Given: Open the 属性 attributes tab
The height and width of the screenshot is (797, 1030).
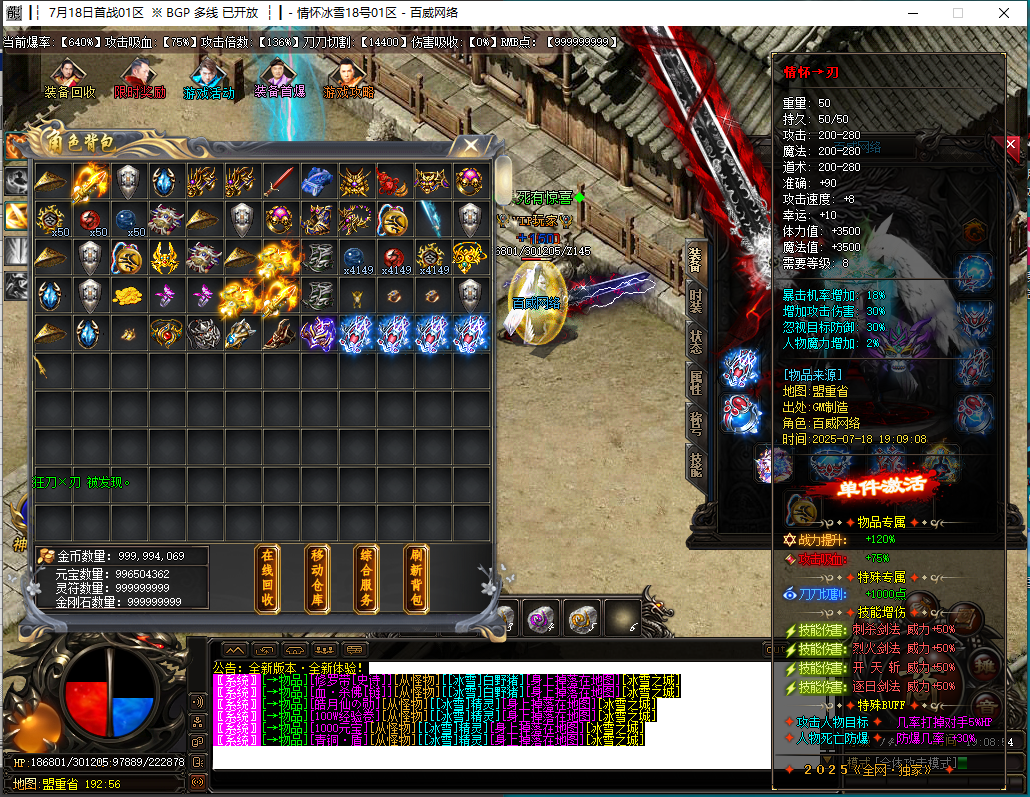Looking at the screenshot, I should coord(696,381).
